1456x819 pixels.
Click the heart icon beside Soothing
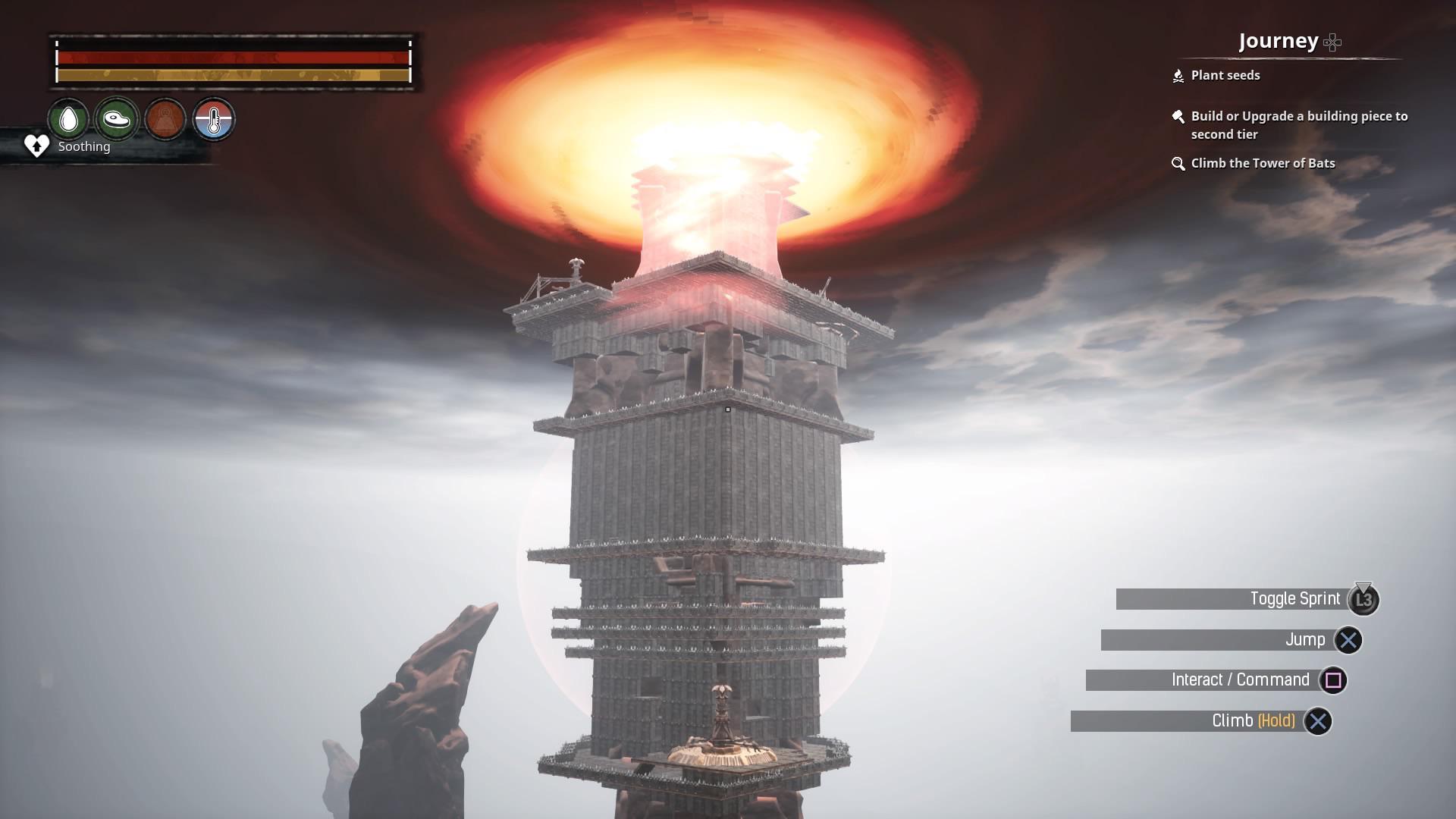[35, 146]
